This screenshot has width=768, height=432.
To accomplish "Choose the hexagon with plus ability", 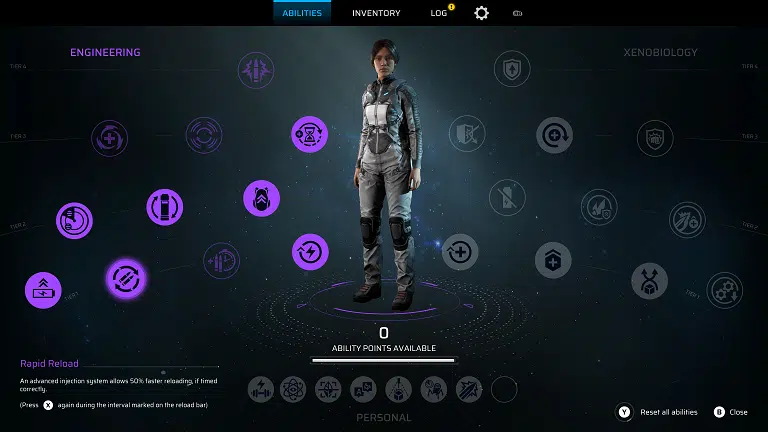I will [553, 261].
